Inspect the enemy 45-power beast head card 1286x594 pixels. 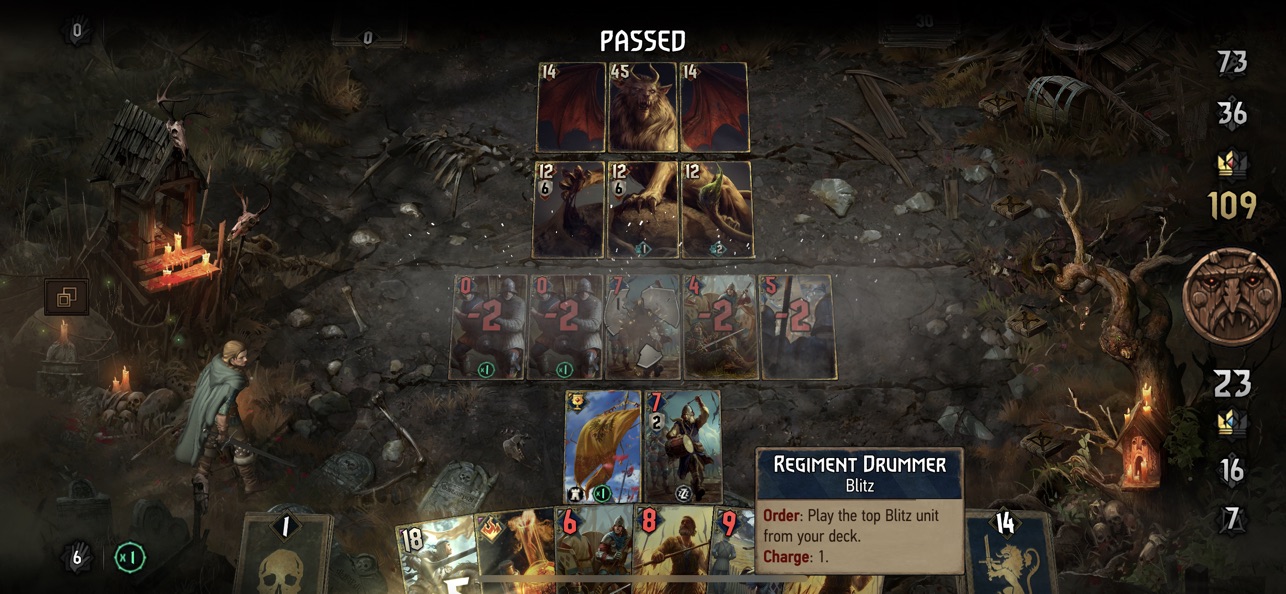(x=643, y=108)
